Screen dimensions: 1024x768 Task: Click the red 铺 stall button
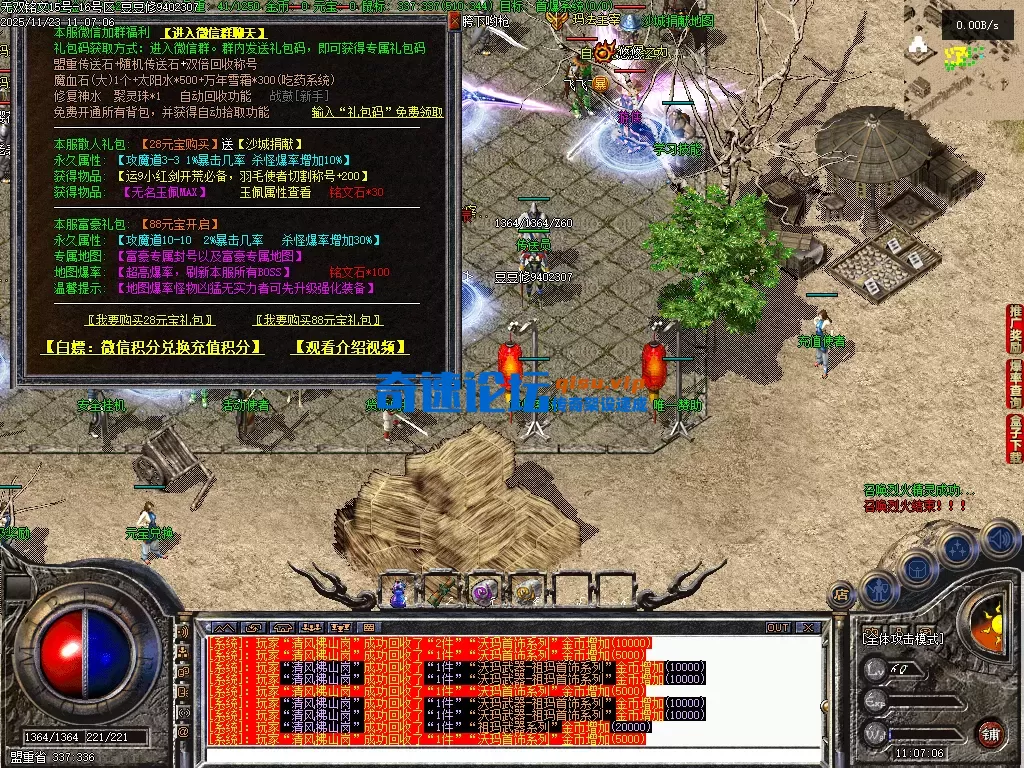(989, 732)
